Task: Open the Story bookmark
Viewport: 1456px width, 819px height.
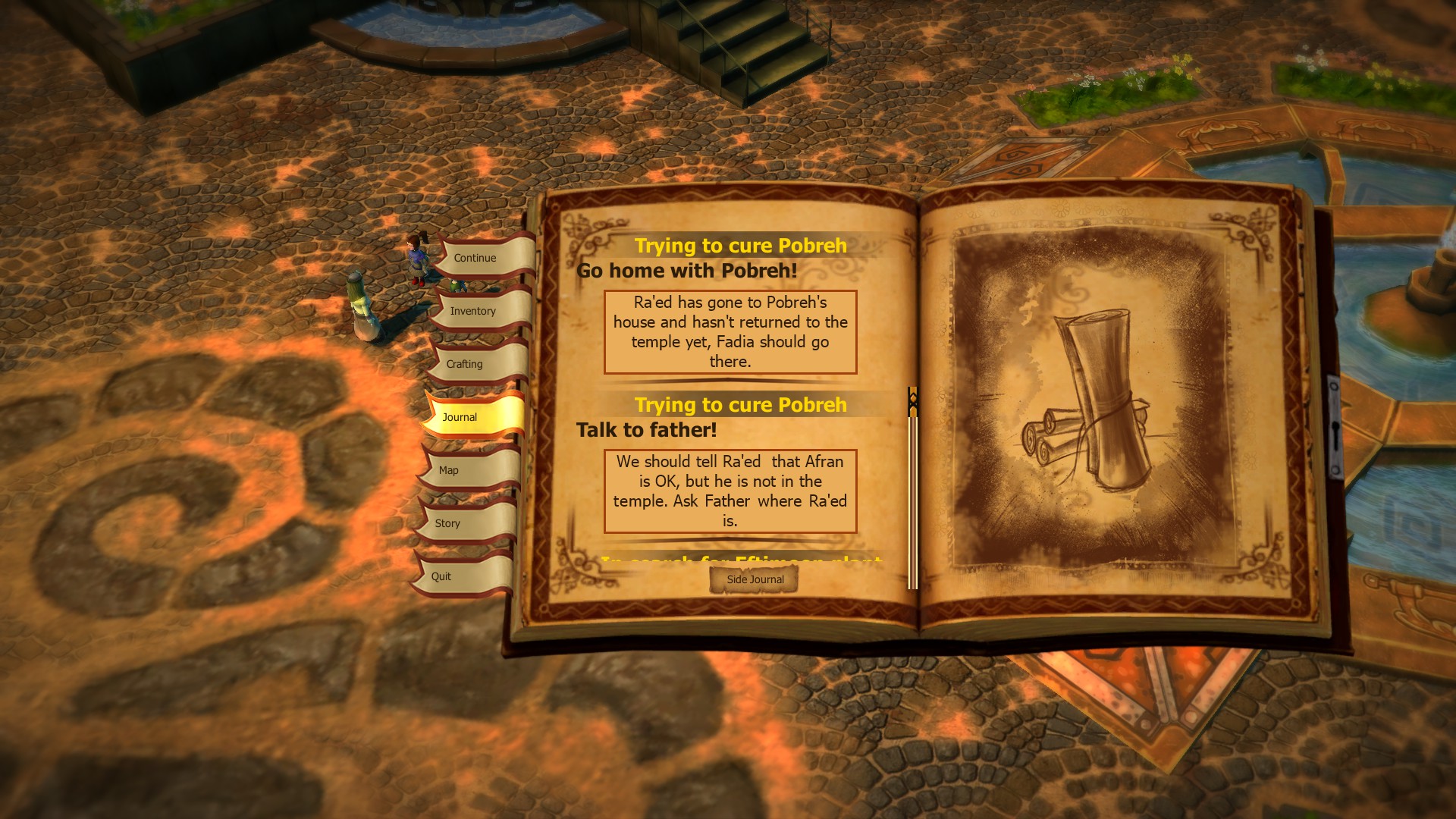Action: click(x=447, y=523)
